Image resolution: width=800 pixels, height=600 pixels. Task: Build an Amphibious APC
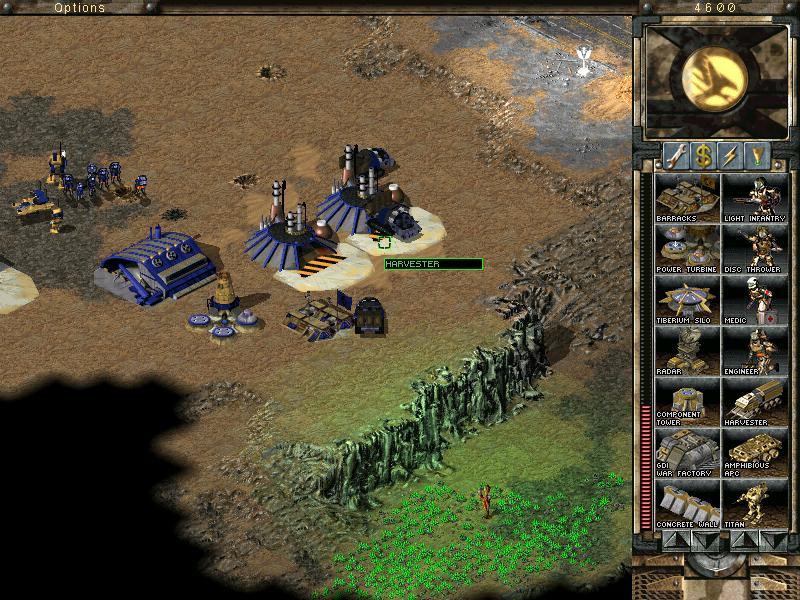tap(754, 452)
